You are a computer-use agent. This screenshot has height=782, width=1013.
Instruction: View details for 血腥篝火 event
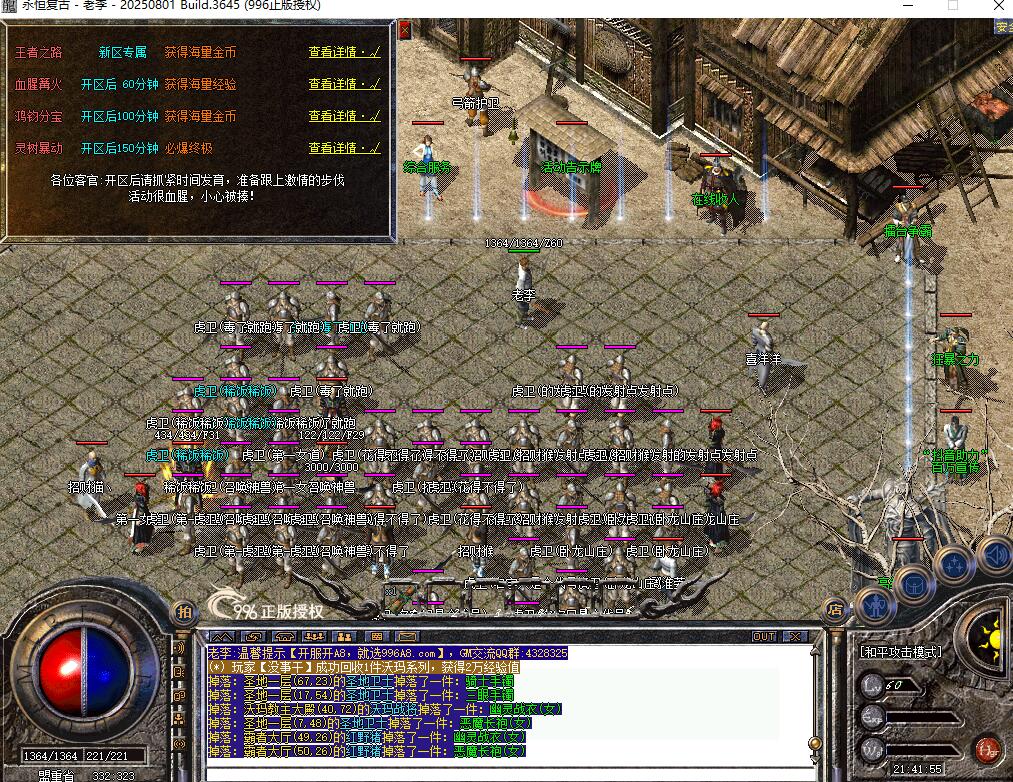tap(343, 84)
